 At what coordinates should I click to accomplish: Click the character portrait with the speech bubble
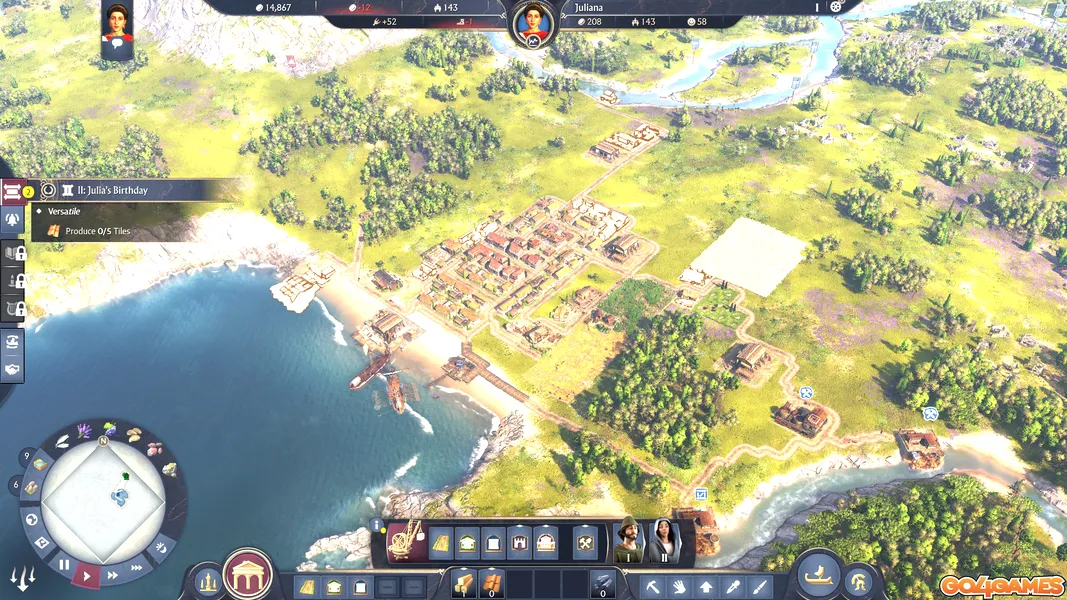tap(116, 25)
